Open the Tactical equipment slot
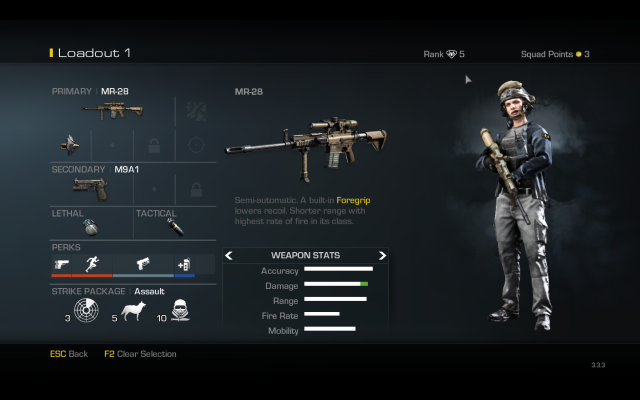640x400 pixels. click(174, 226)
